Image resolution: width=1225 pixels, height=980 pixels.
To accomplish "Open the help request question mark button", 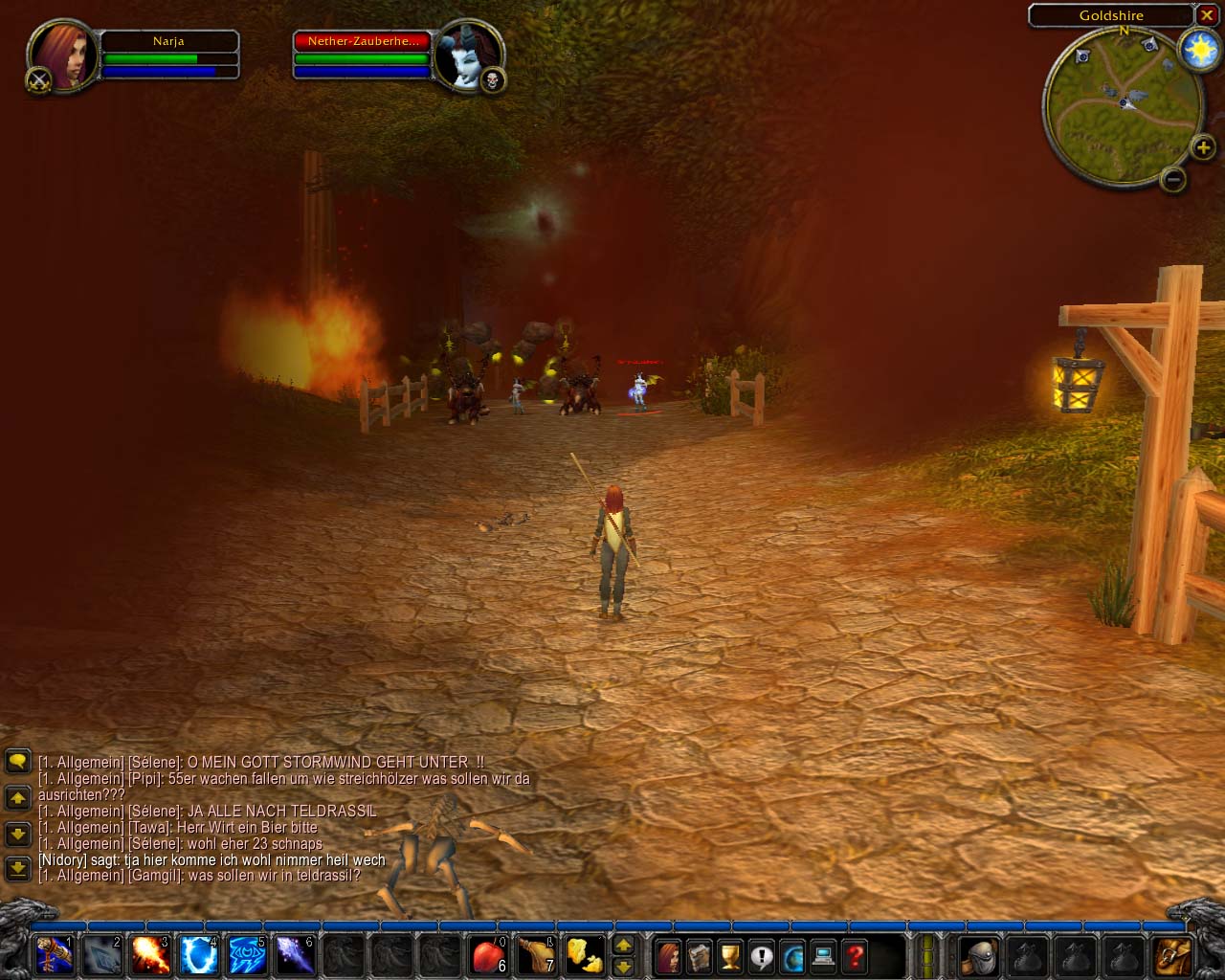I will click(855, 956).
